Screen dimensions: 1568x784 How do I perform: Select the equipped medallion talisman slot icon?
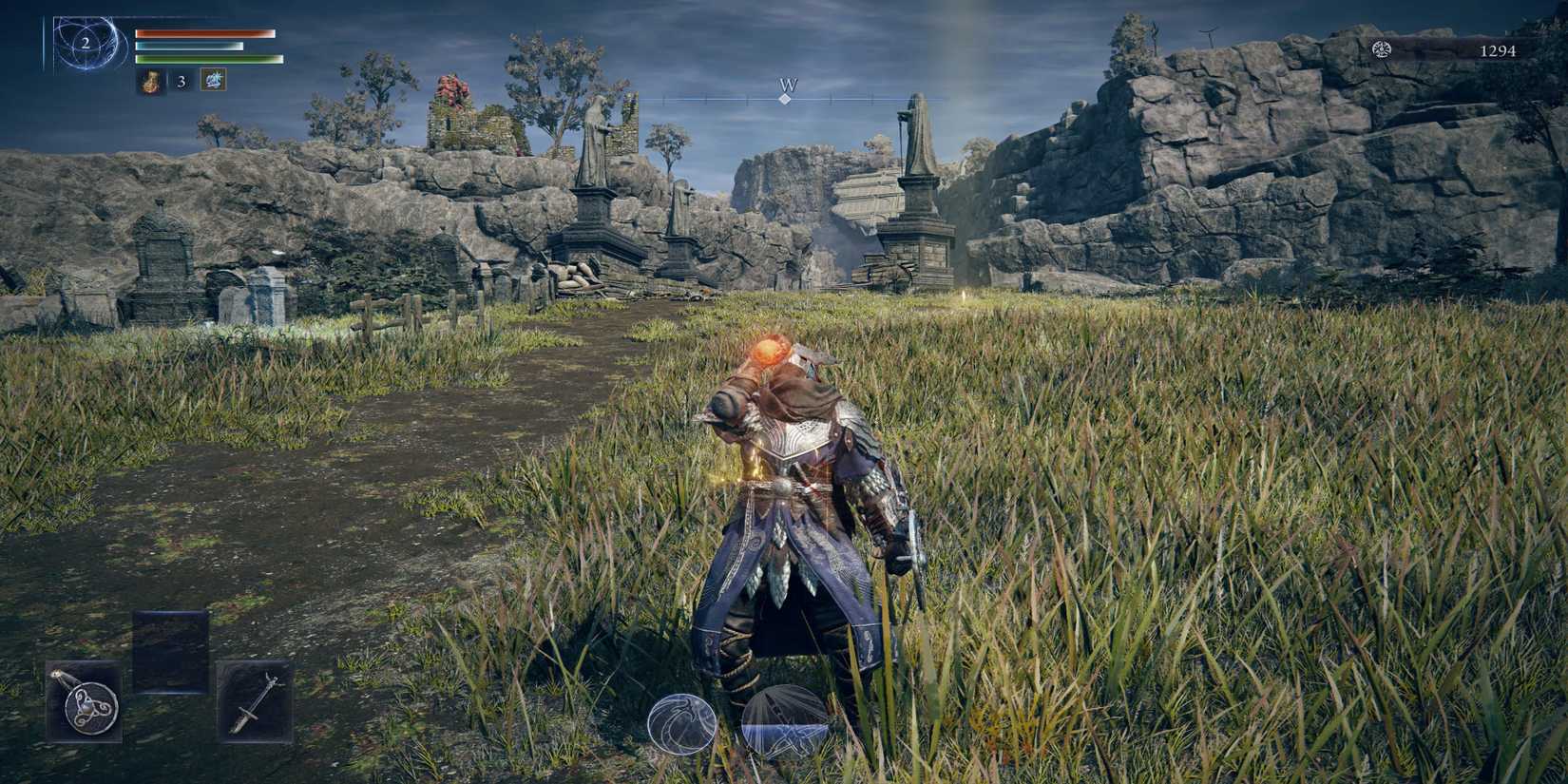pyautogui.click(x=84, y=705)
